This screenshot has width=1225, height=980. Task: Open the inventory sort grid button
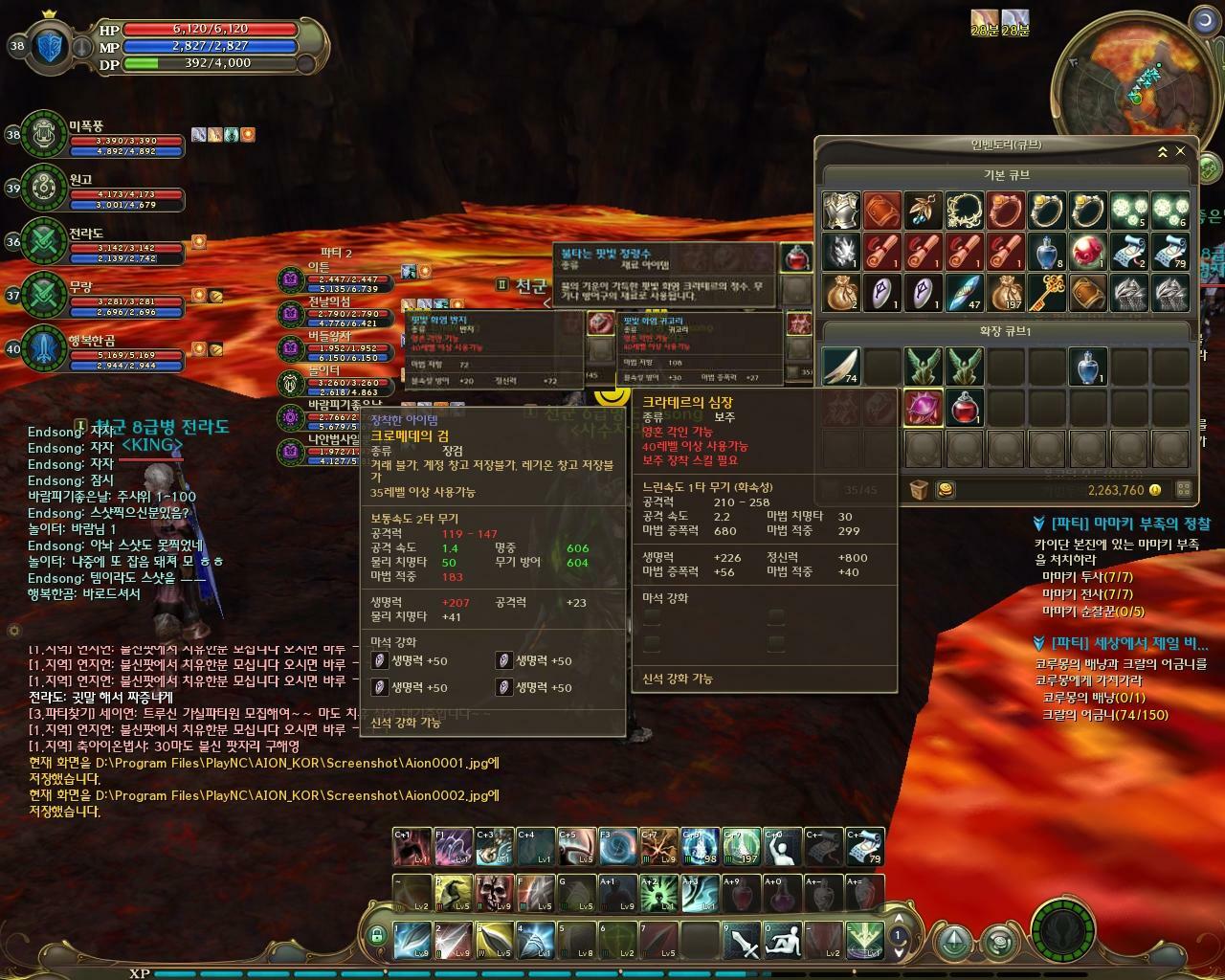pyautogui.click(x=1183, y=490)
